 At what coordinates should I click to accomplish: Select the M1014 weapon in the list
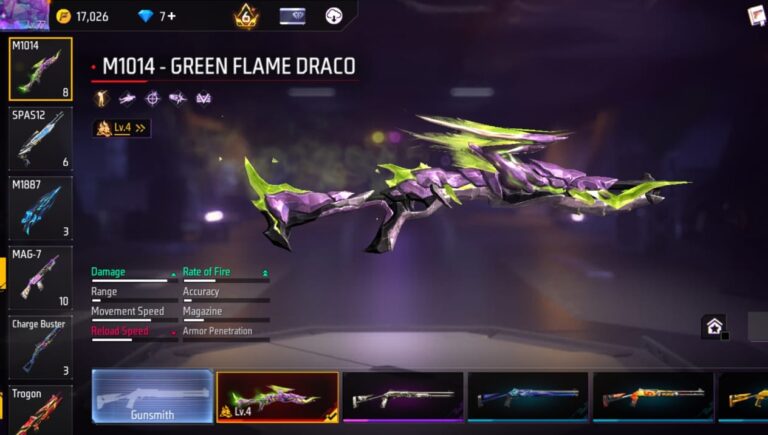pyautogui.click(x=41, y=69)
